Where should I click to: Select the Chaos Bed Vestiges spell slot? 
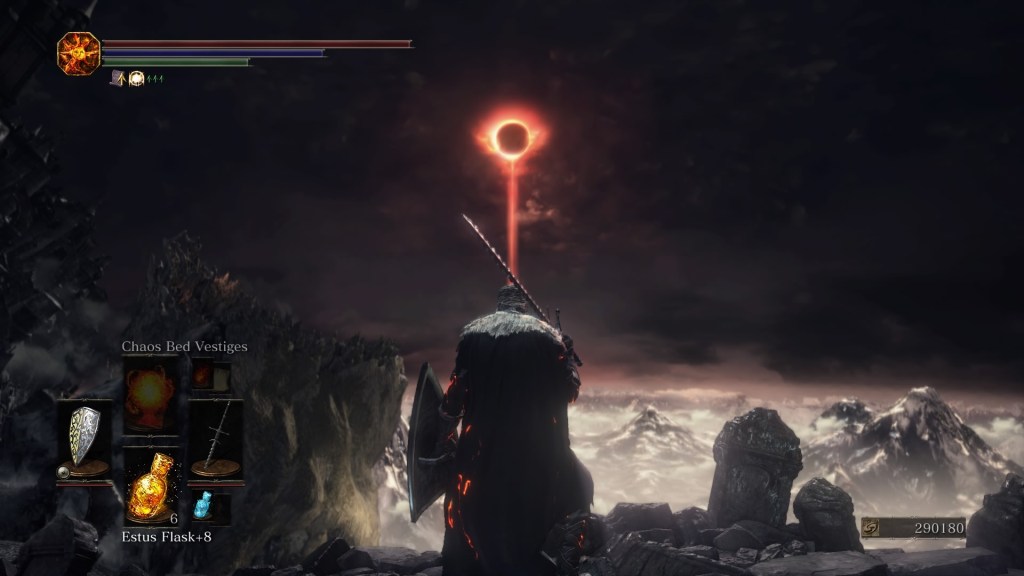pos(150,393)
